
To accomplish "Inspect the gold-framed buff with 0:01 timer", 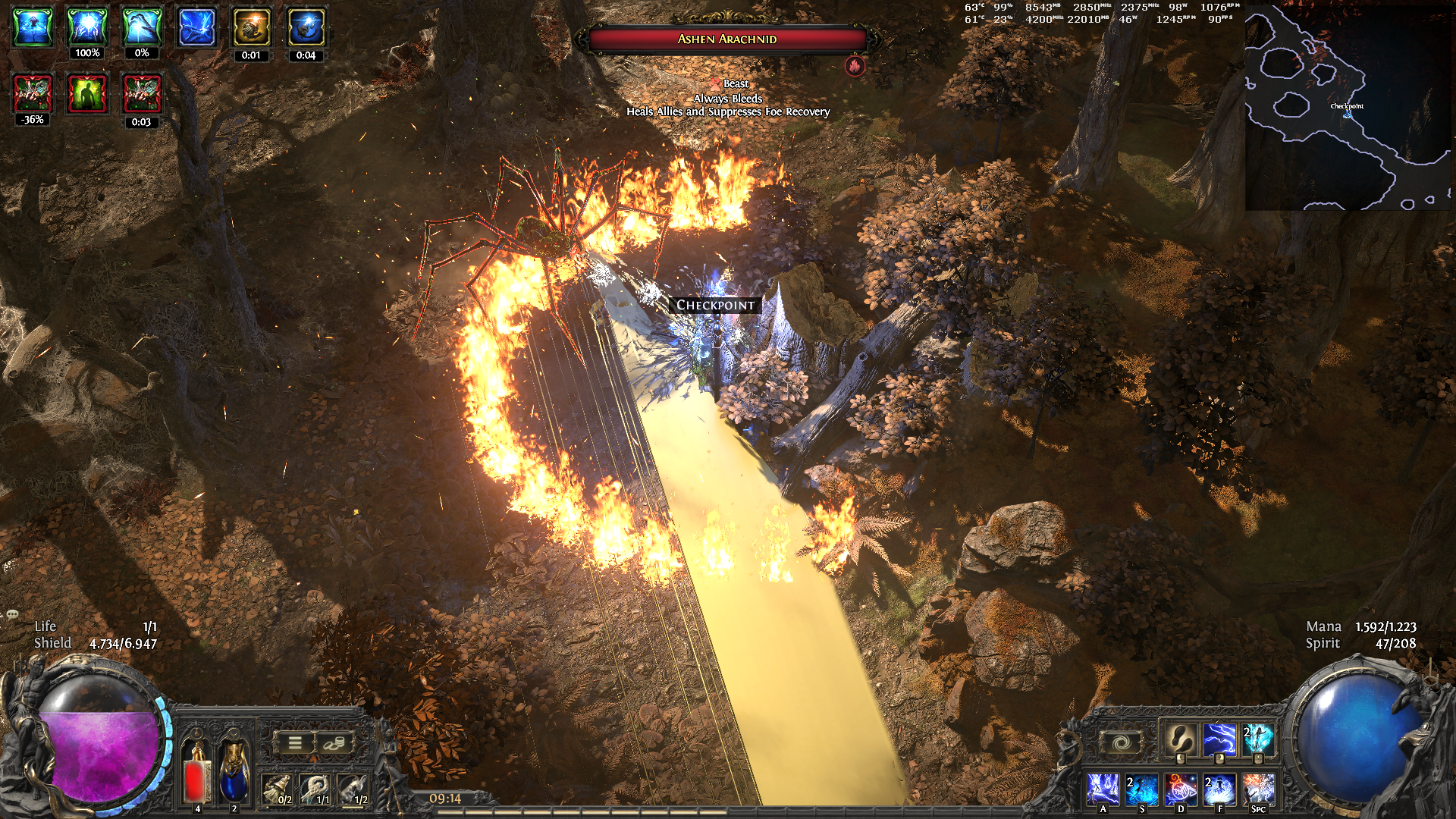I will pos(251,29).
